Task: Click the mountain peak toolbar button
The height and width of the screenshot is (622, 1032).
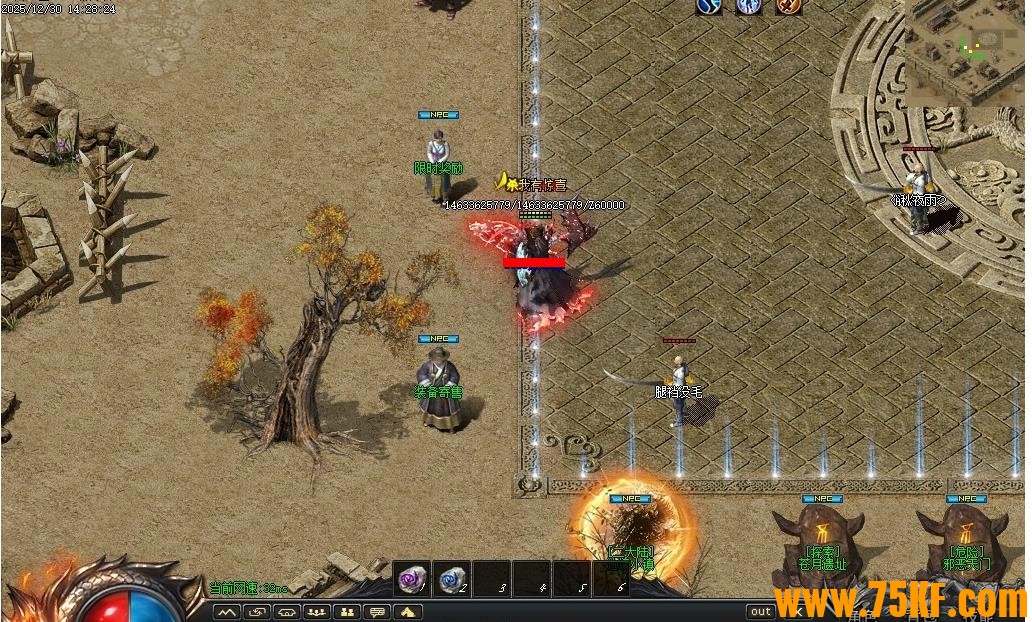Action: click(x=225, y=611)
